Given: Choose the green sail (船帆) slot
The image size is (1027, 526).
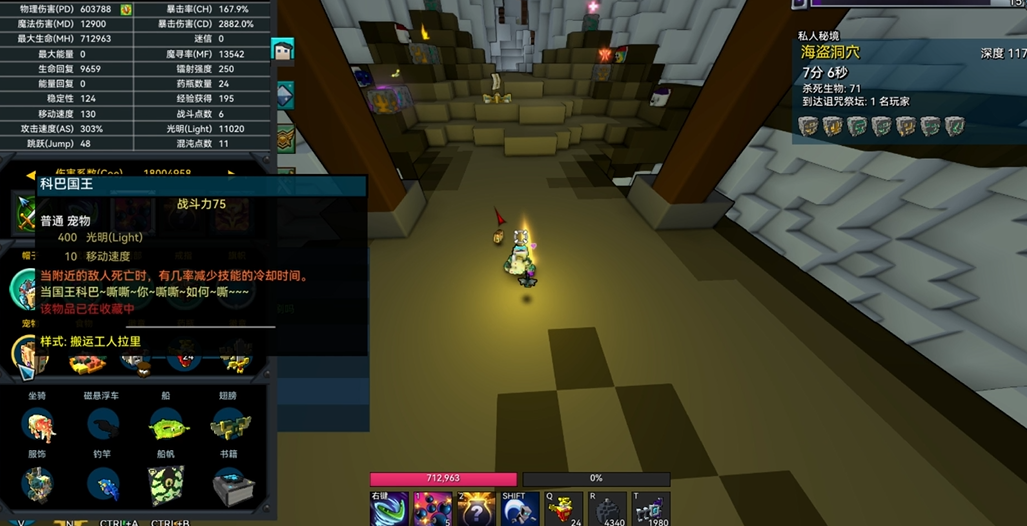Looking at the screenshot, I should (x=167, y=486).
